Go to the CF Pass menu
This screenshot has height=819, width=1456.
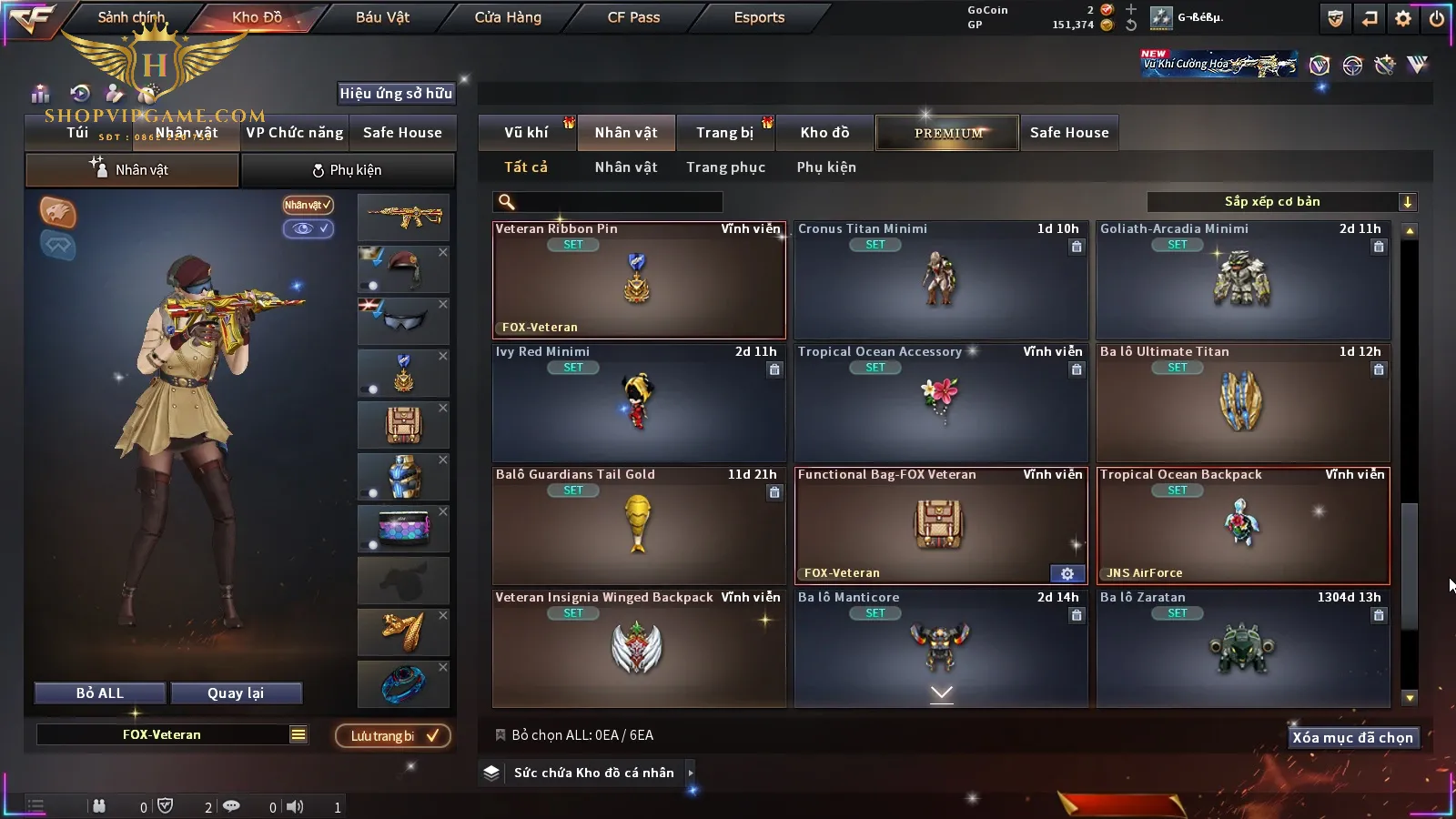tap(633, 17)
